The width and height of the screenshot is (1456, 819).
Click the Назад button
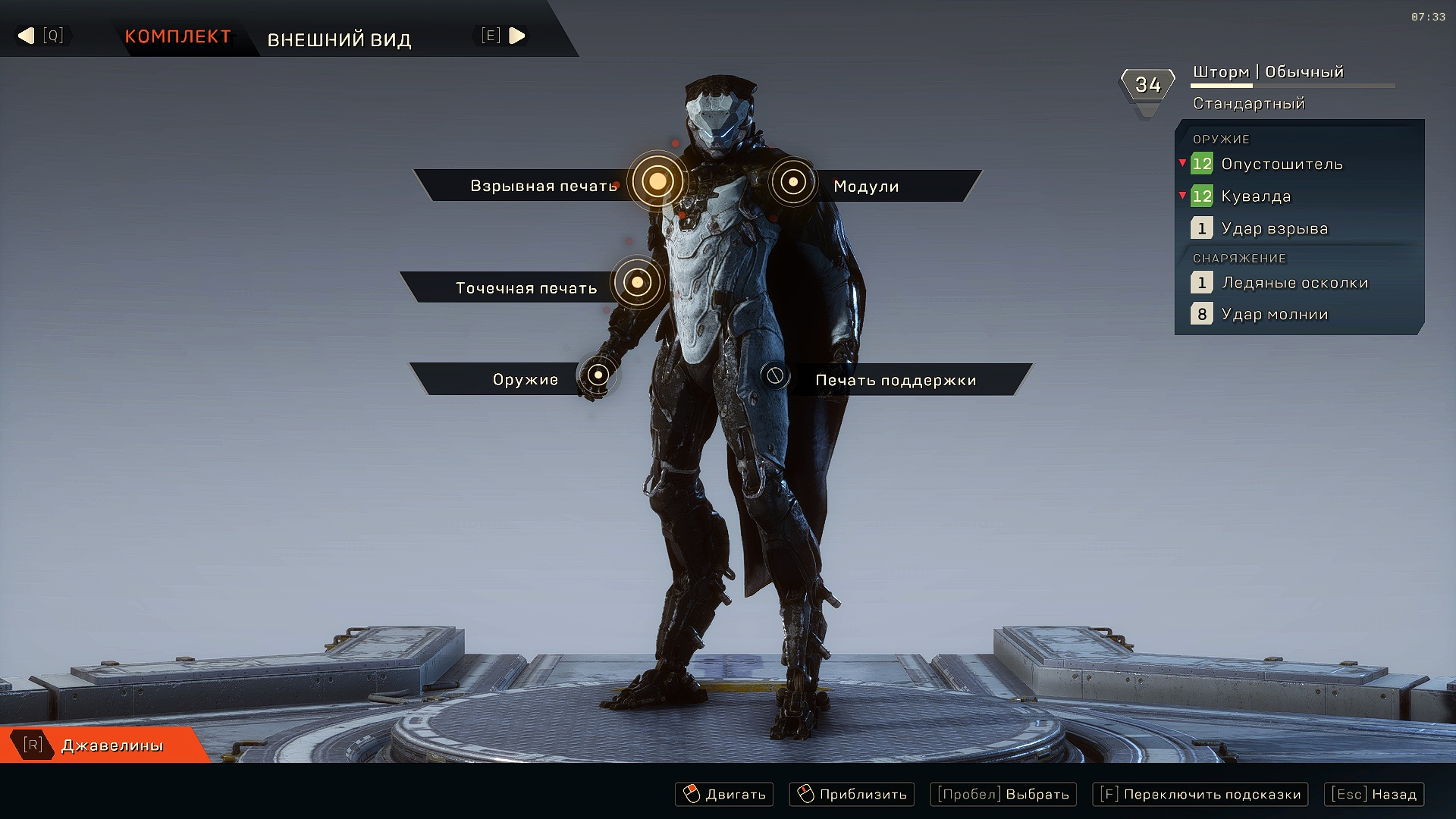point(1373,794)
